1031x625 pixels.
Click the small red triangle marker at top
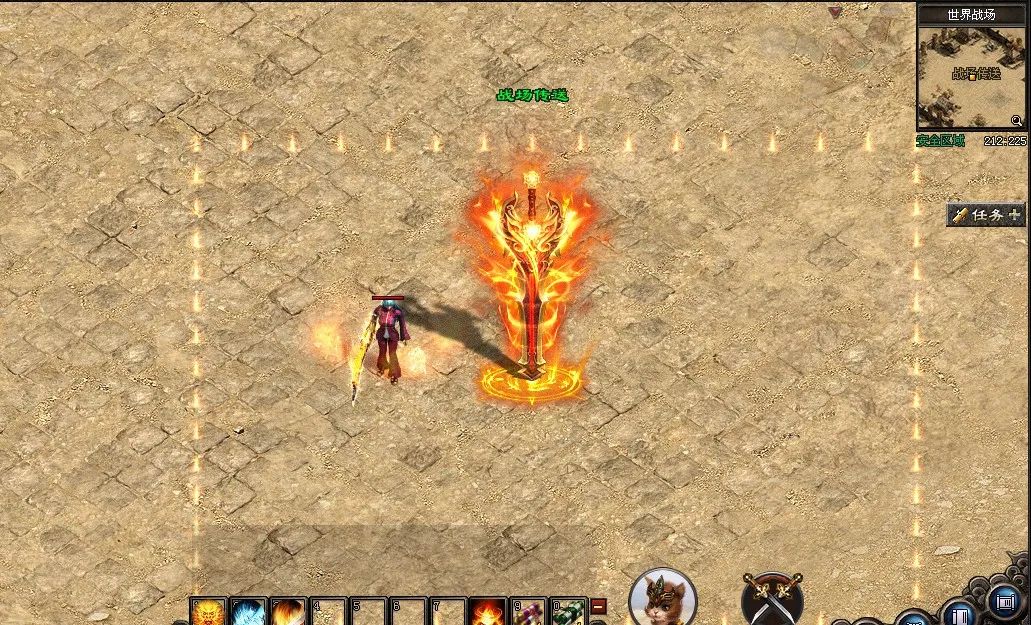836,12
